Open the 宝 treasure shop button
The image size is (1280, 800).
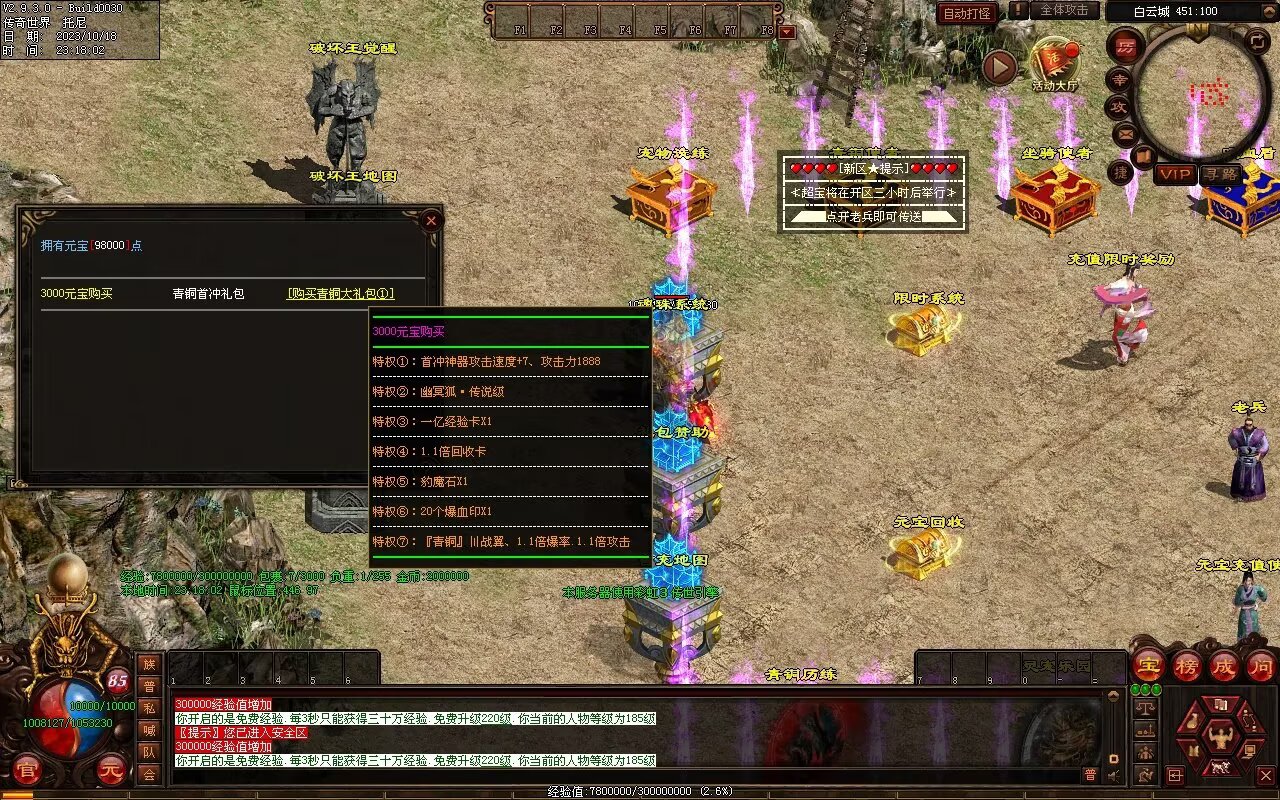tap(1148, 665)
